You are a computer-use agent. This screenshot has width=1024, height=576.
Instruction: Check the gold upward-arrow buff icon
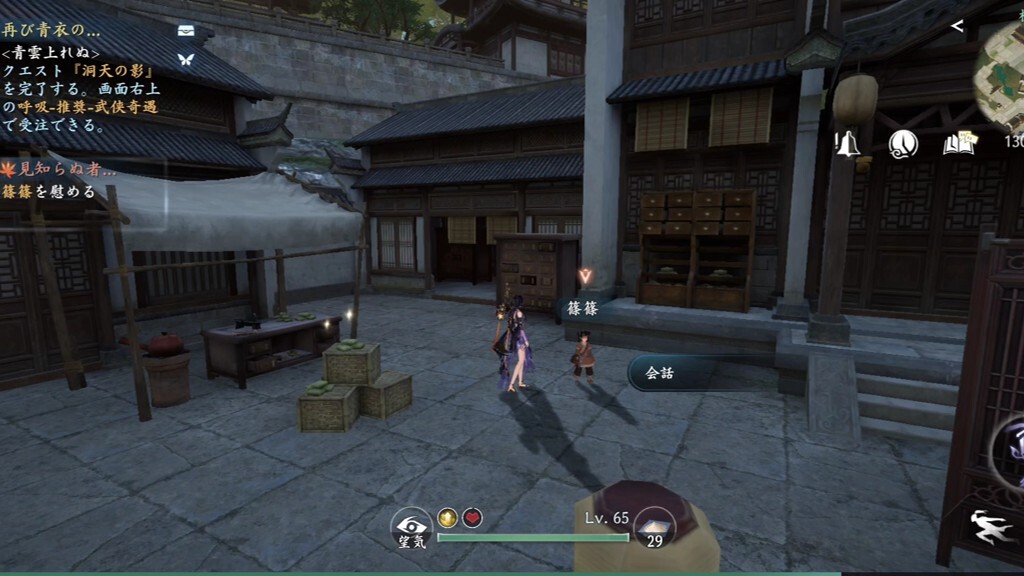pos(447,517)
